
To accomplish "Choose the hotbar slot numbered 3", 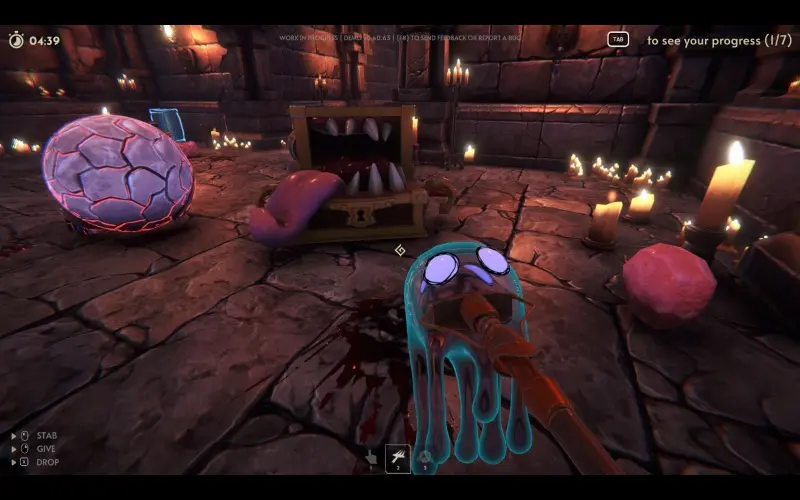I will (425, 457).
